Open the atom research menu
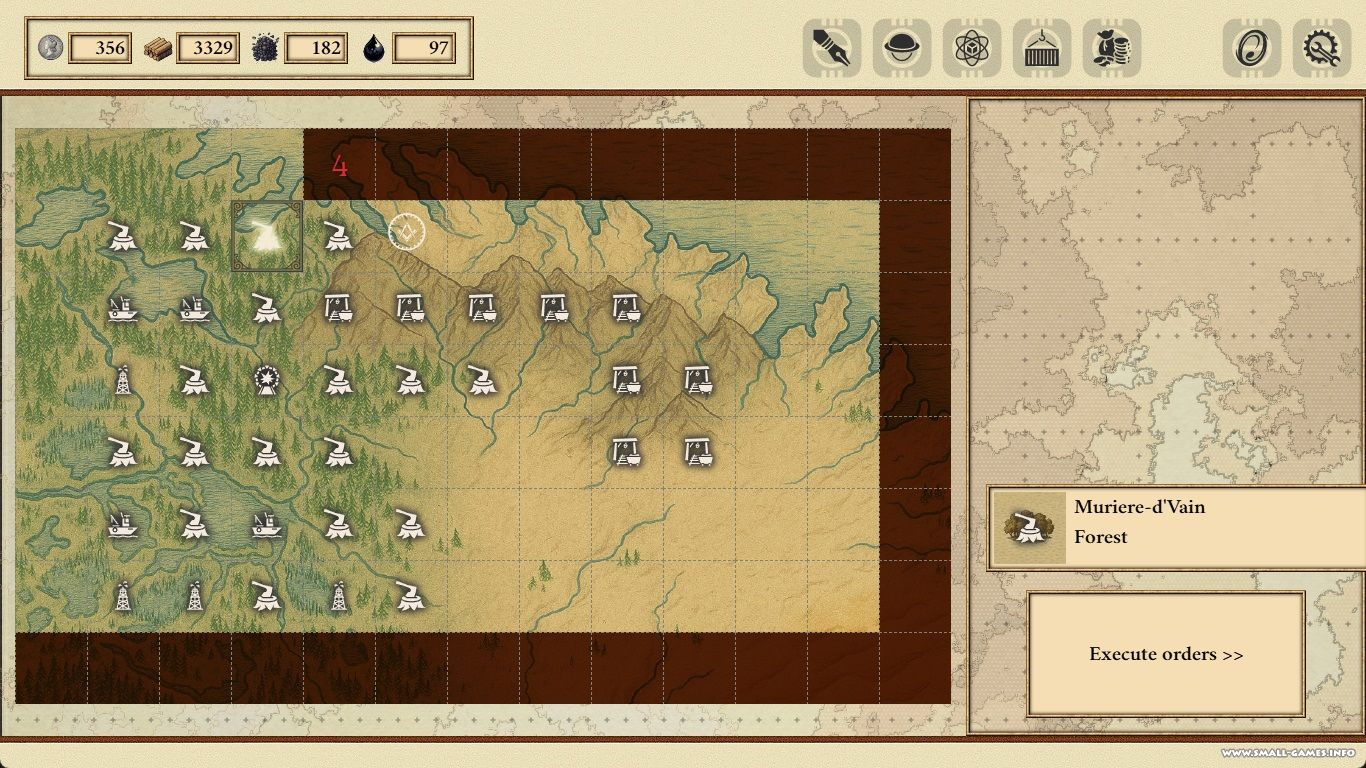1366x768 pixels. (972, 48)
